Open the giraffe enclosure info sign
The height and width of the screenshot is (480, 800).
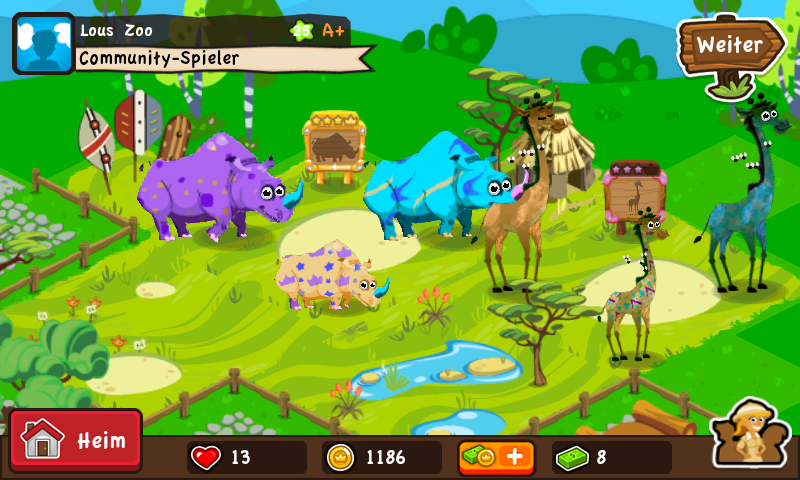[x=633, y=194]
